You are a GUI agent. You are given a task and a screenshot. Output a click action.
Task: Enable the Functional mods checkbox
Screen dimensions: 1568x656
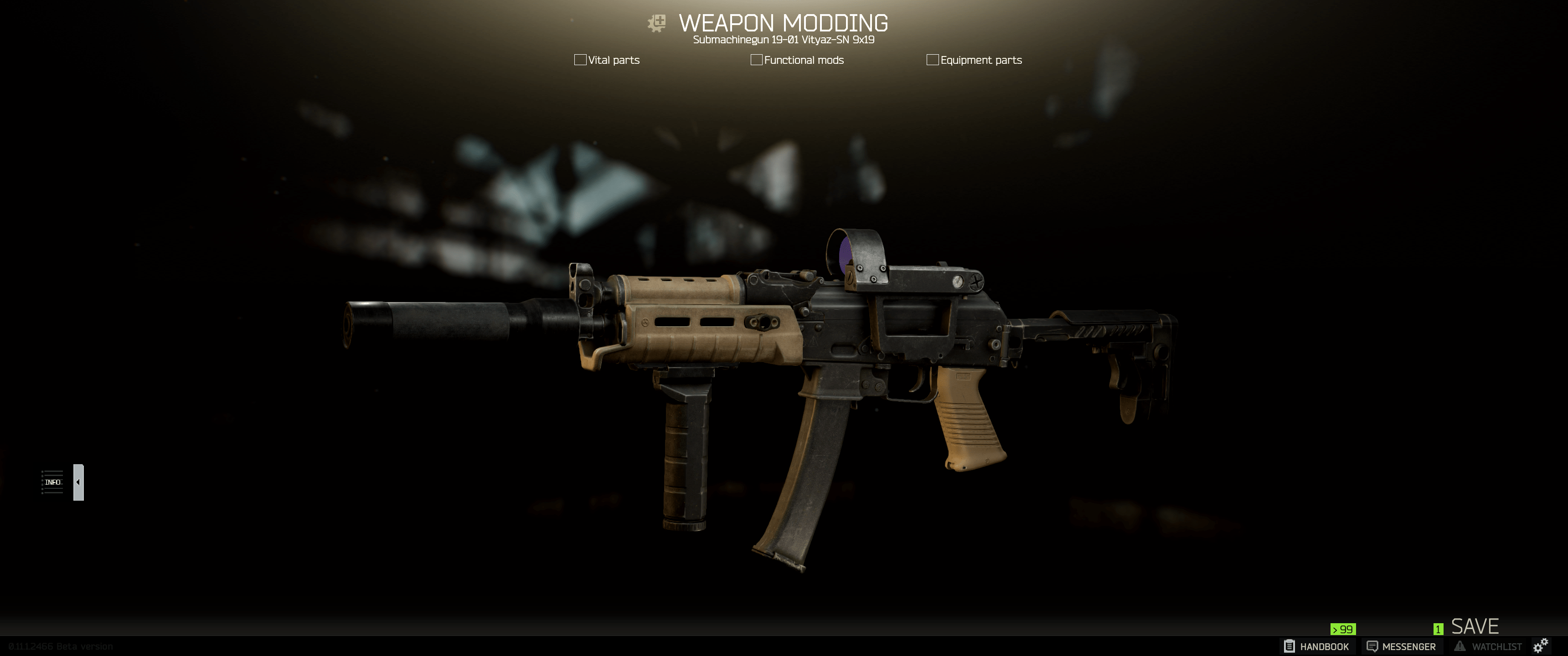[756, 60]
